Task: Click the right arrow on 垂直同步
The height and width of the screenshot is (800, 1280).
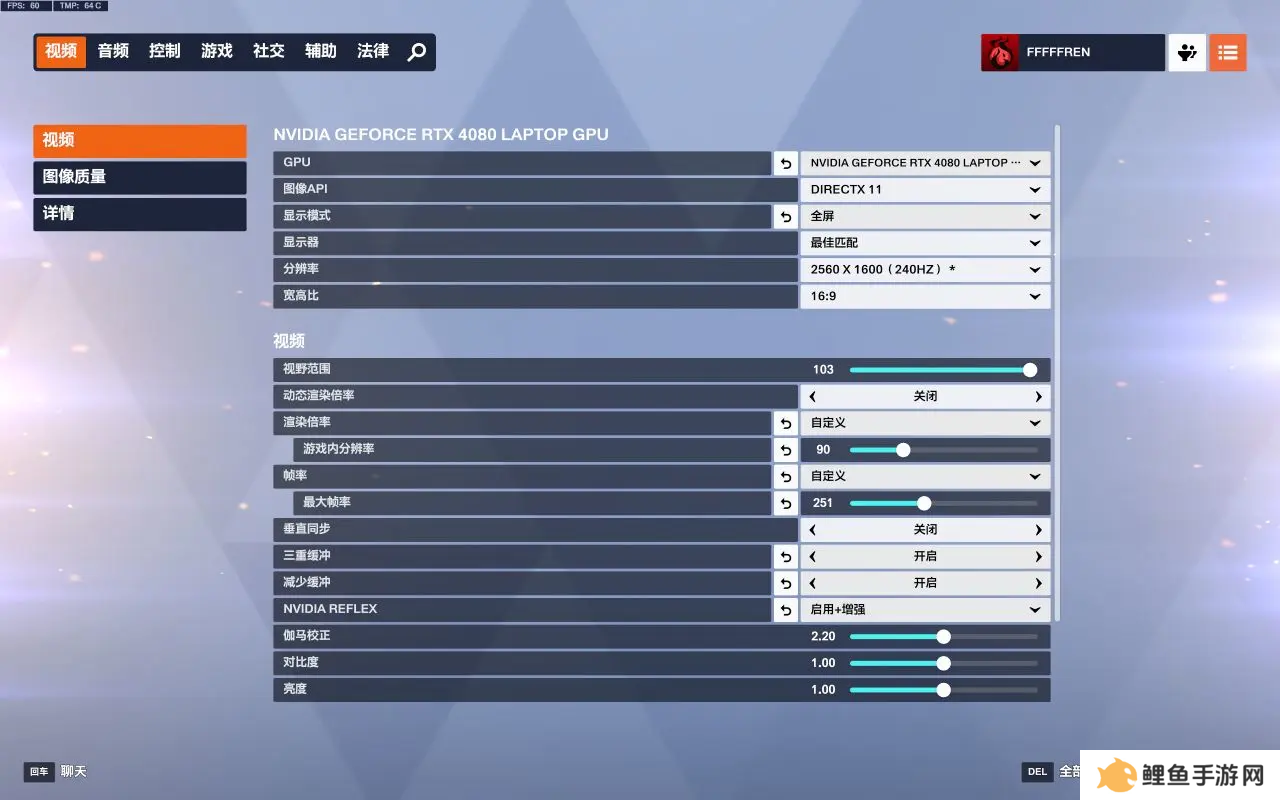Action: point(1039,530)
